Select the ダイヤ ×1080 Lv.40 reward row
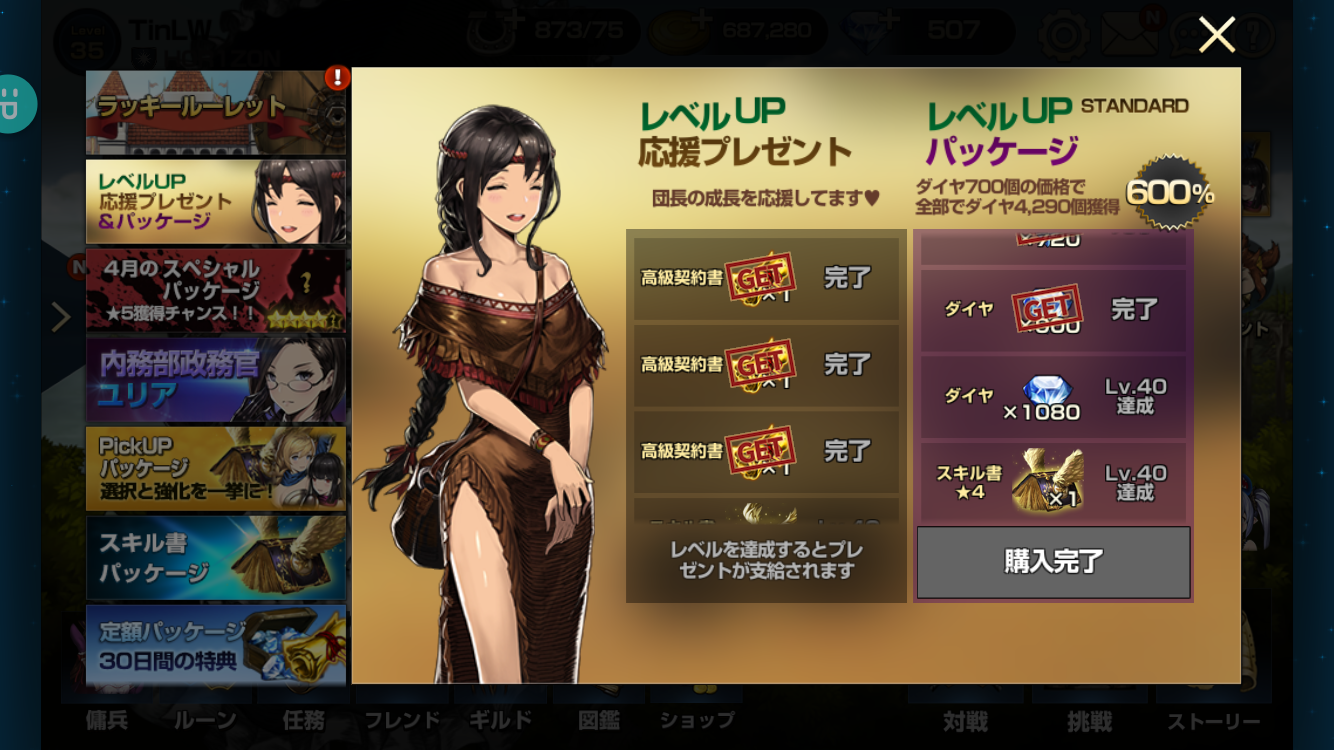Viewport: 1334px width, 750px height. tap(1053, 397)
